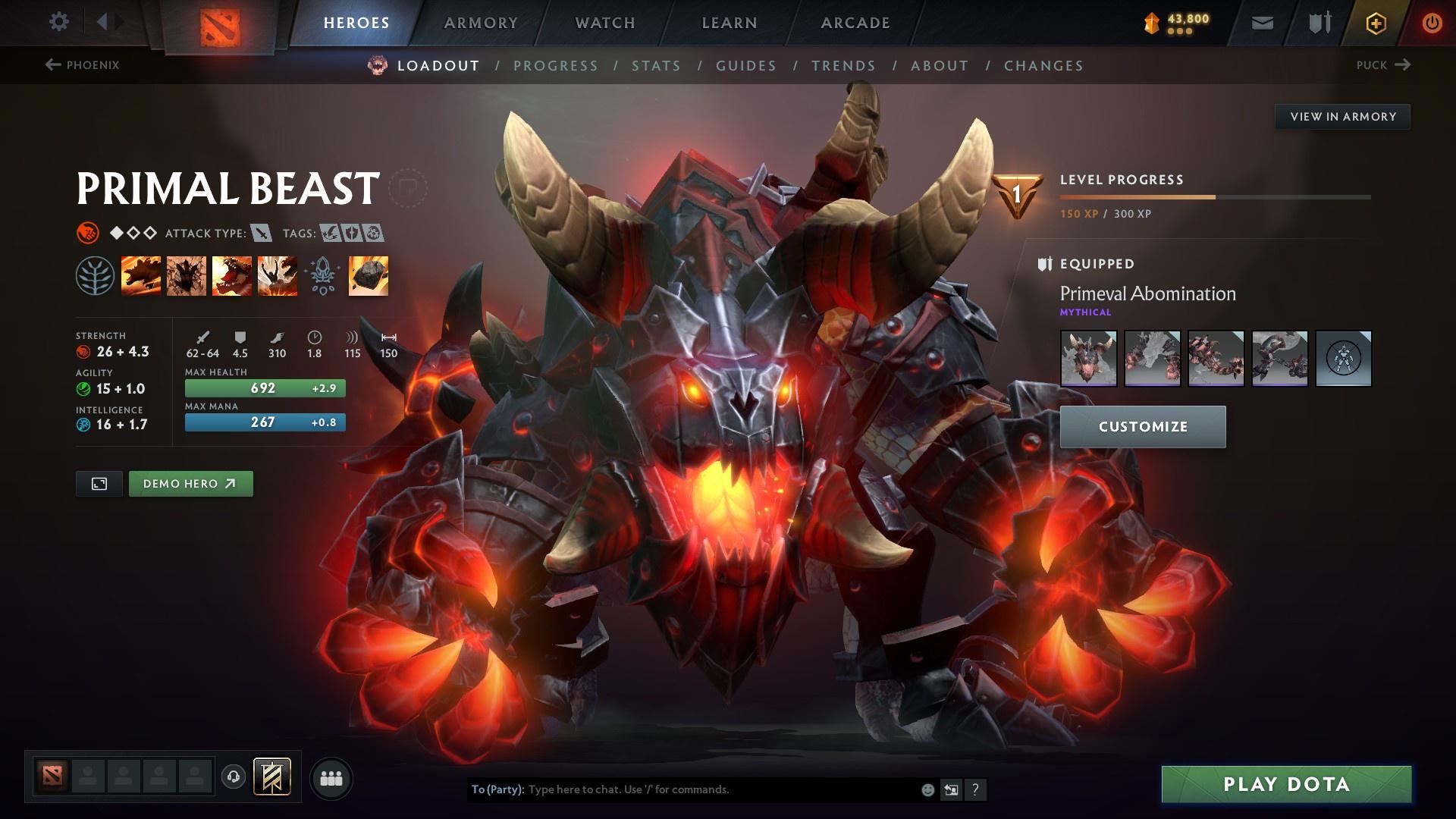Select the first Primeval Abomination item thumbnail
Screen dimensions: 1456x819
1088,359
